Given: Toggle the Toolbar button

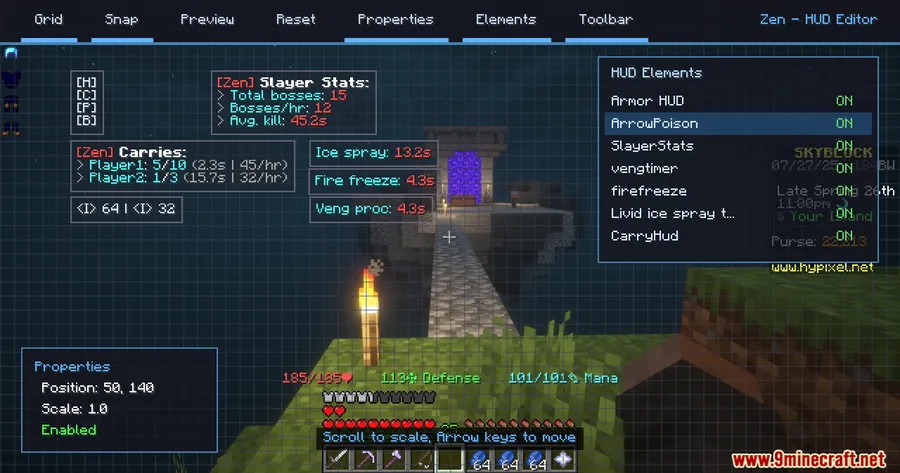Looking at the screenshot, I should (x=605, y=19).
